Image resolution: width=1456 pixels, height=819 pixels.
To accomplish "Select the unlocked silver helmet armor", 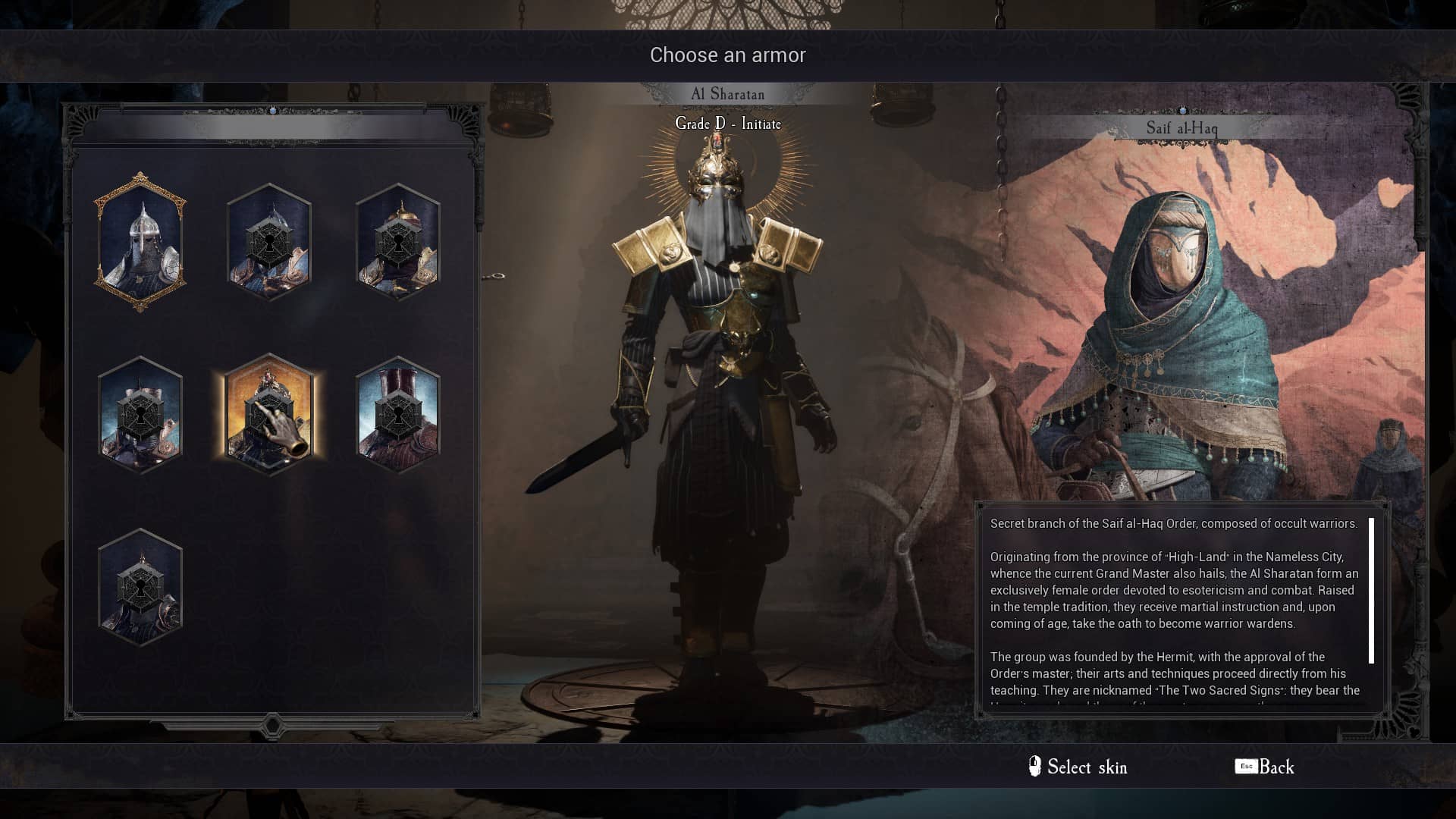I will pos(140,243).
